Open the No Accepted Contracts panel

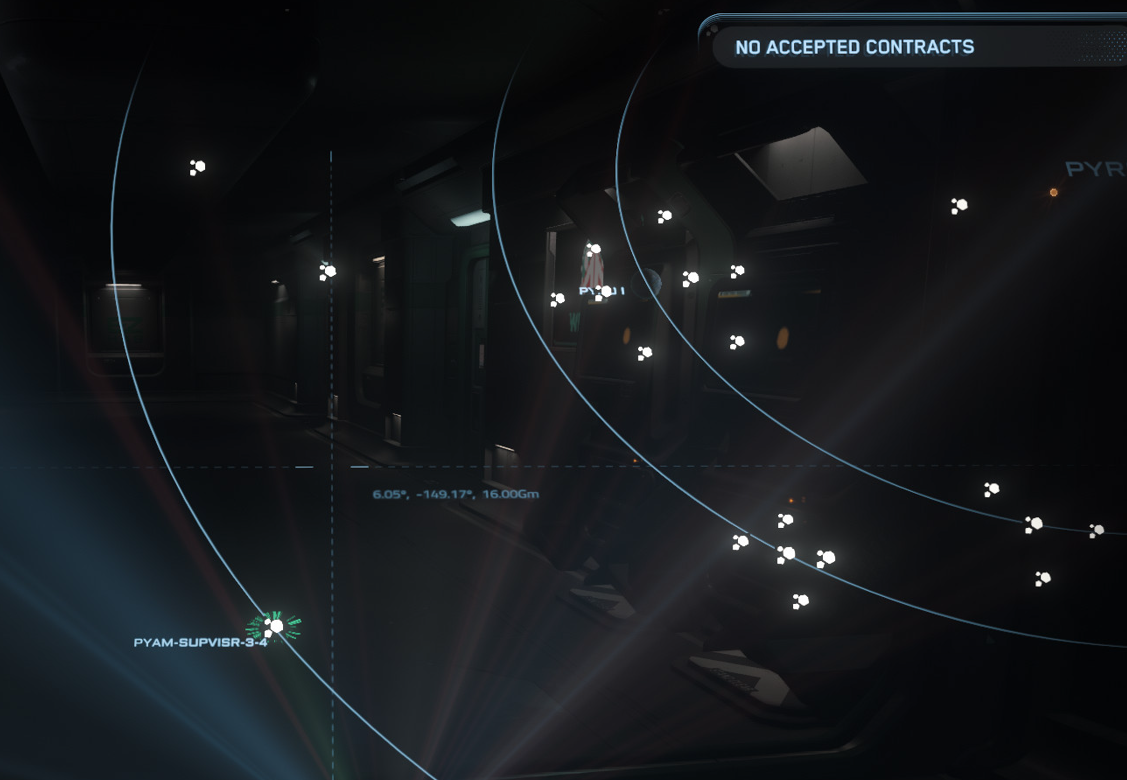click(854, 47)
